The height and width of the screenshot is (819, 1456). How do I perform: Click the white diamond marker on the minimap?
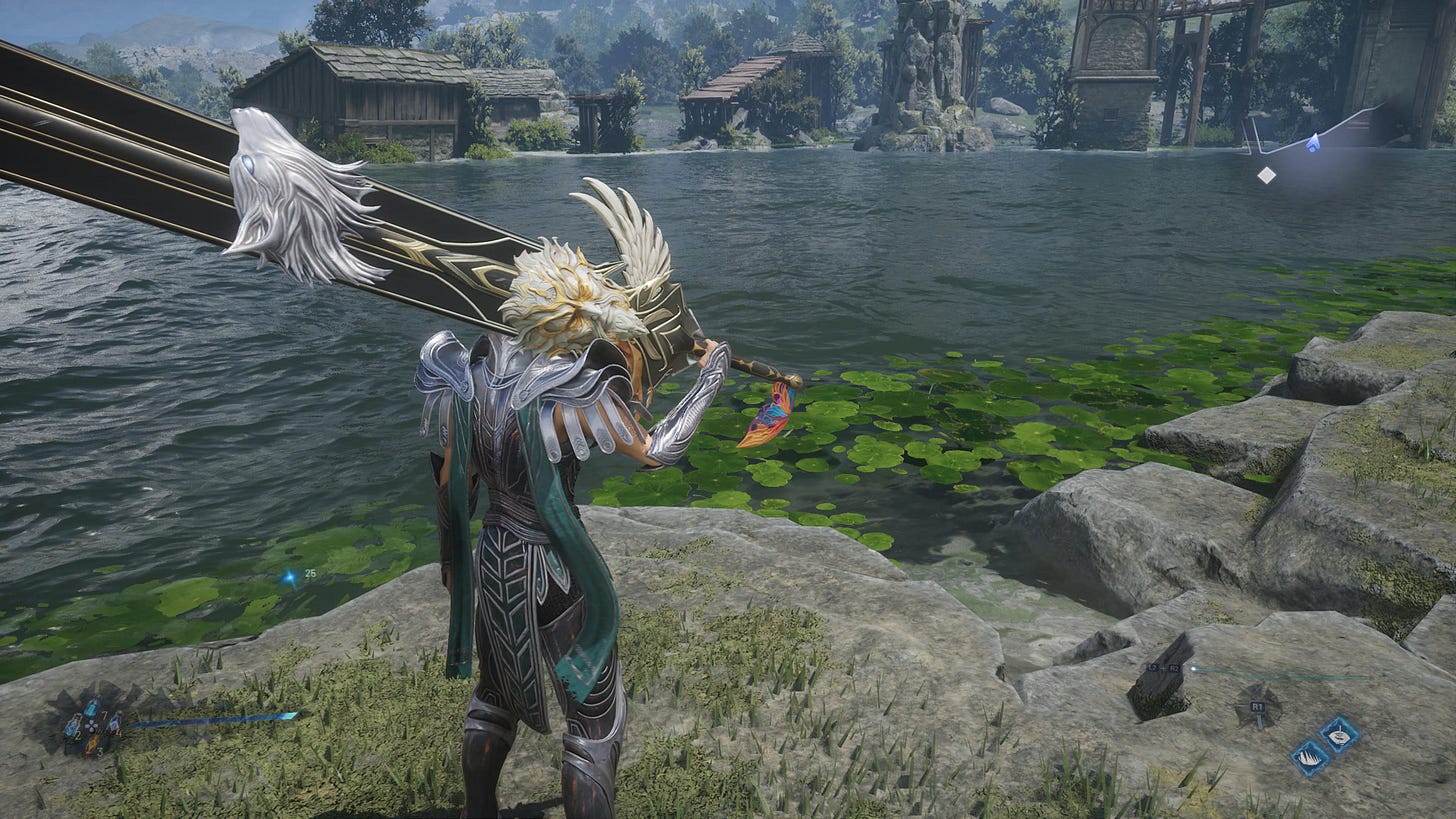click(x=1266, y=175)
